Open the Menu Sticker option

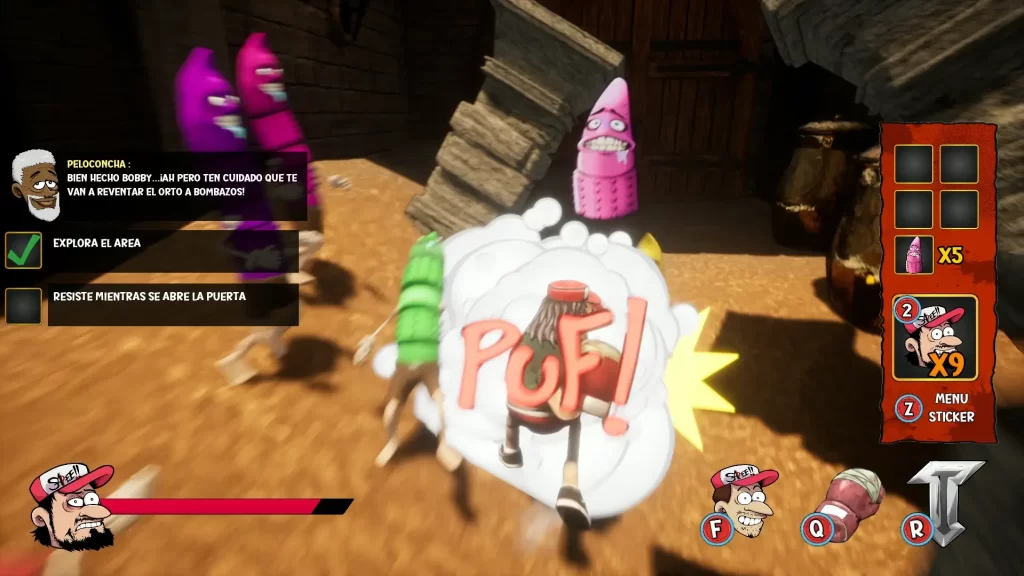coord(938,407)
